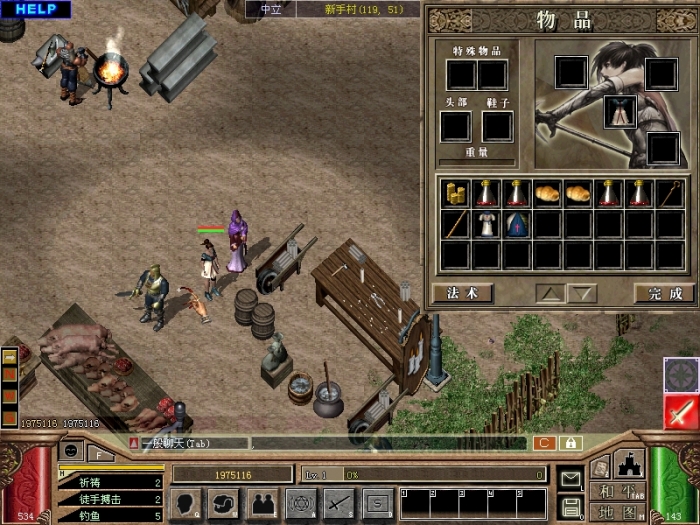Select the curved-top staff in inventory
The height and width of the screenshot is (525, 700).
click(x=669, y=193)
